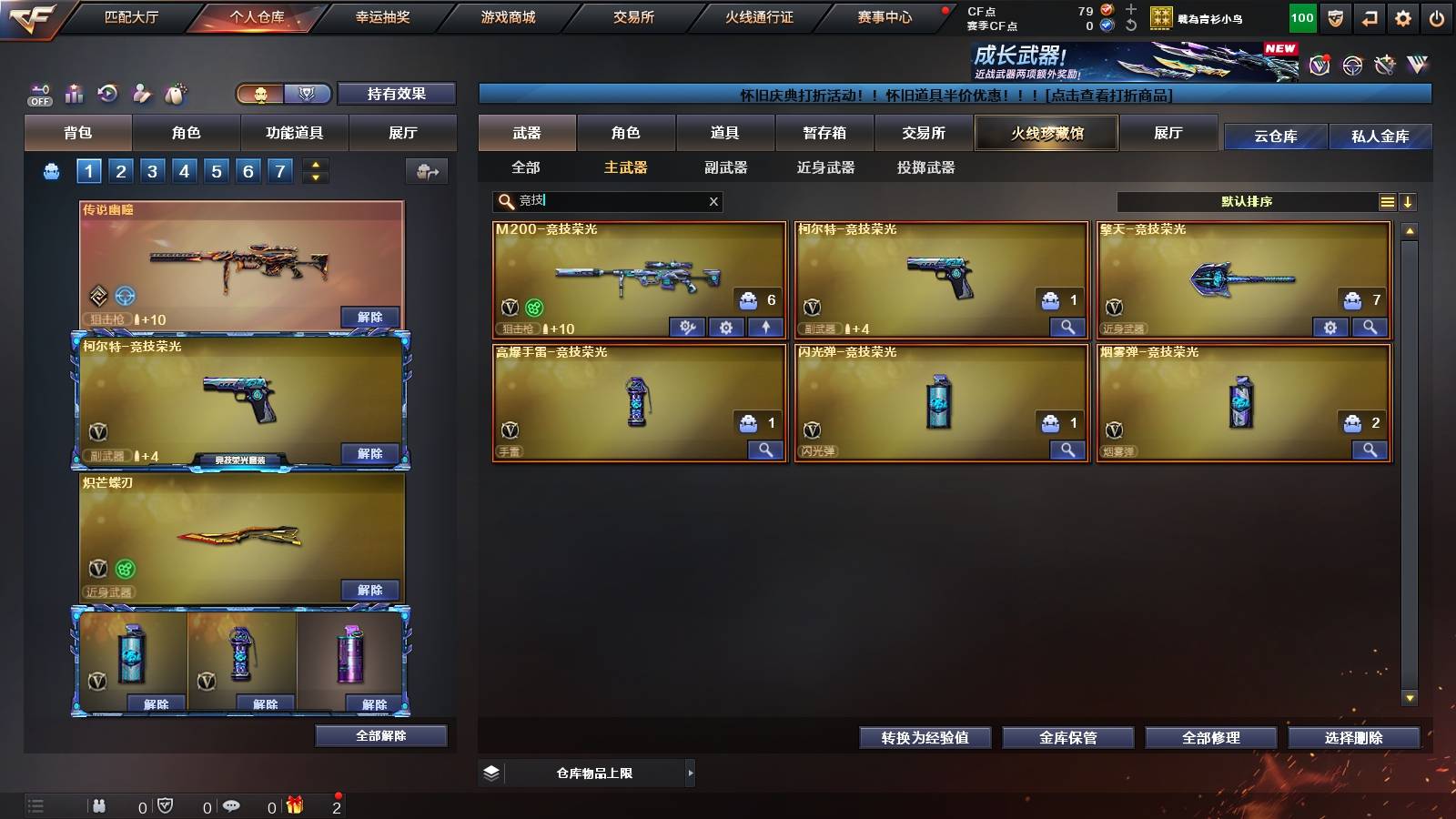Screen dimensions: 1456x819
Task: Click the list view icon beside 默认排序
Action: (x=1387, y=202)
